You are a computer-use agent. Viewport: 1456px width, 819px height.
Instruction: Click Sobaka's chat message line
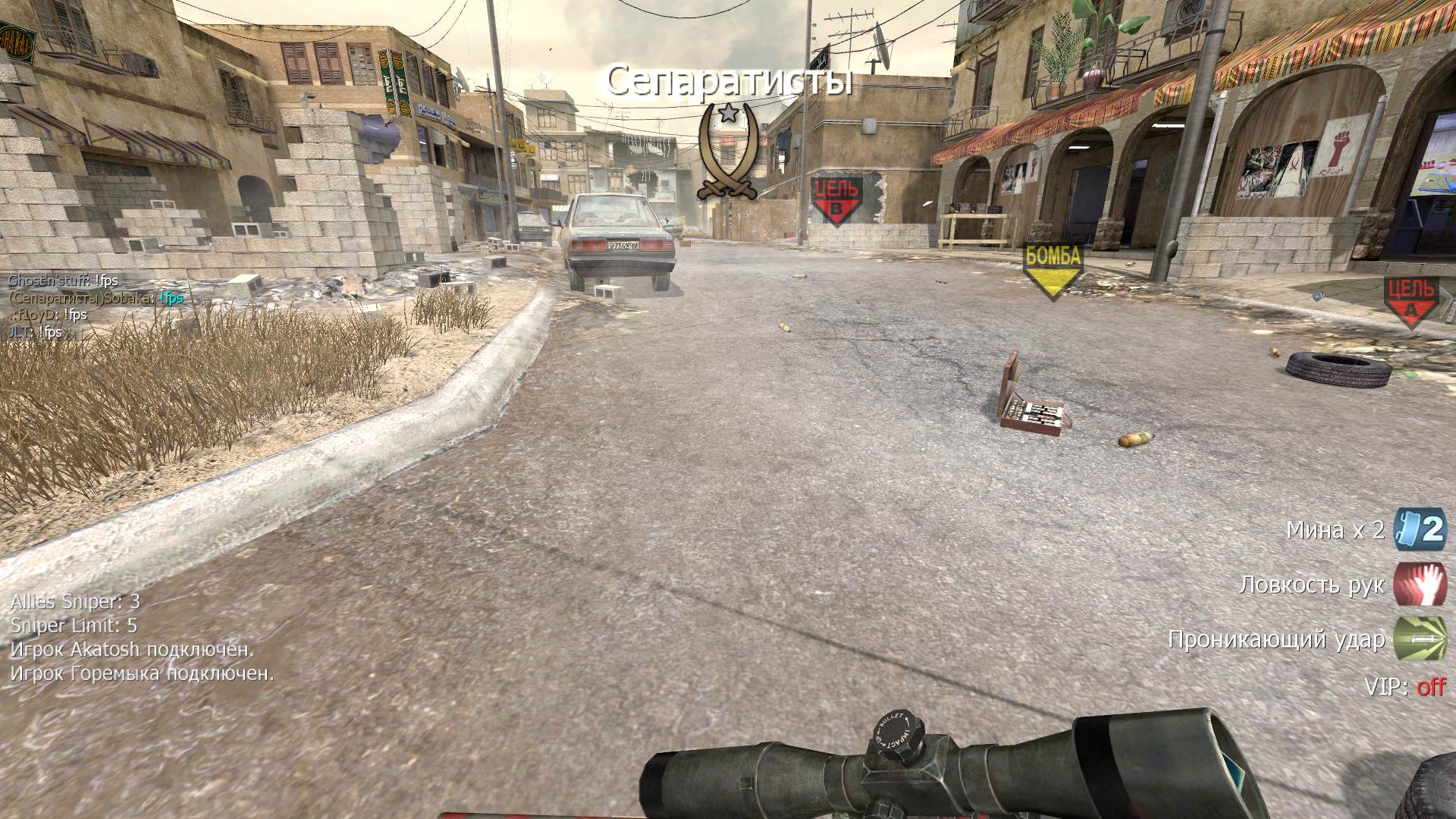coord(96,298)
